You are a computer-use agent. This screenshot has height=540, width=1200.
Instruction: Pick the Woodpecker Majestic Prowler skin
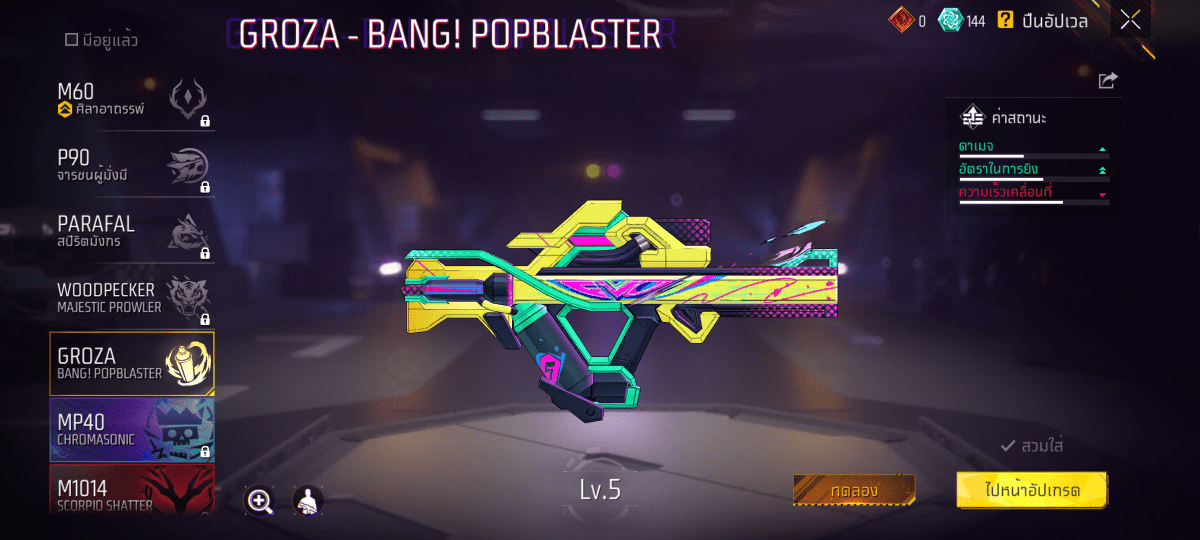pyautogui.click(x=132, y=298)
